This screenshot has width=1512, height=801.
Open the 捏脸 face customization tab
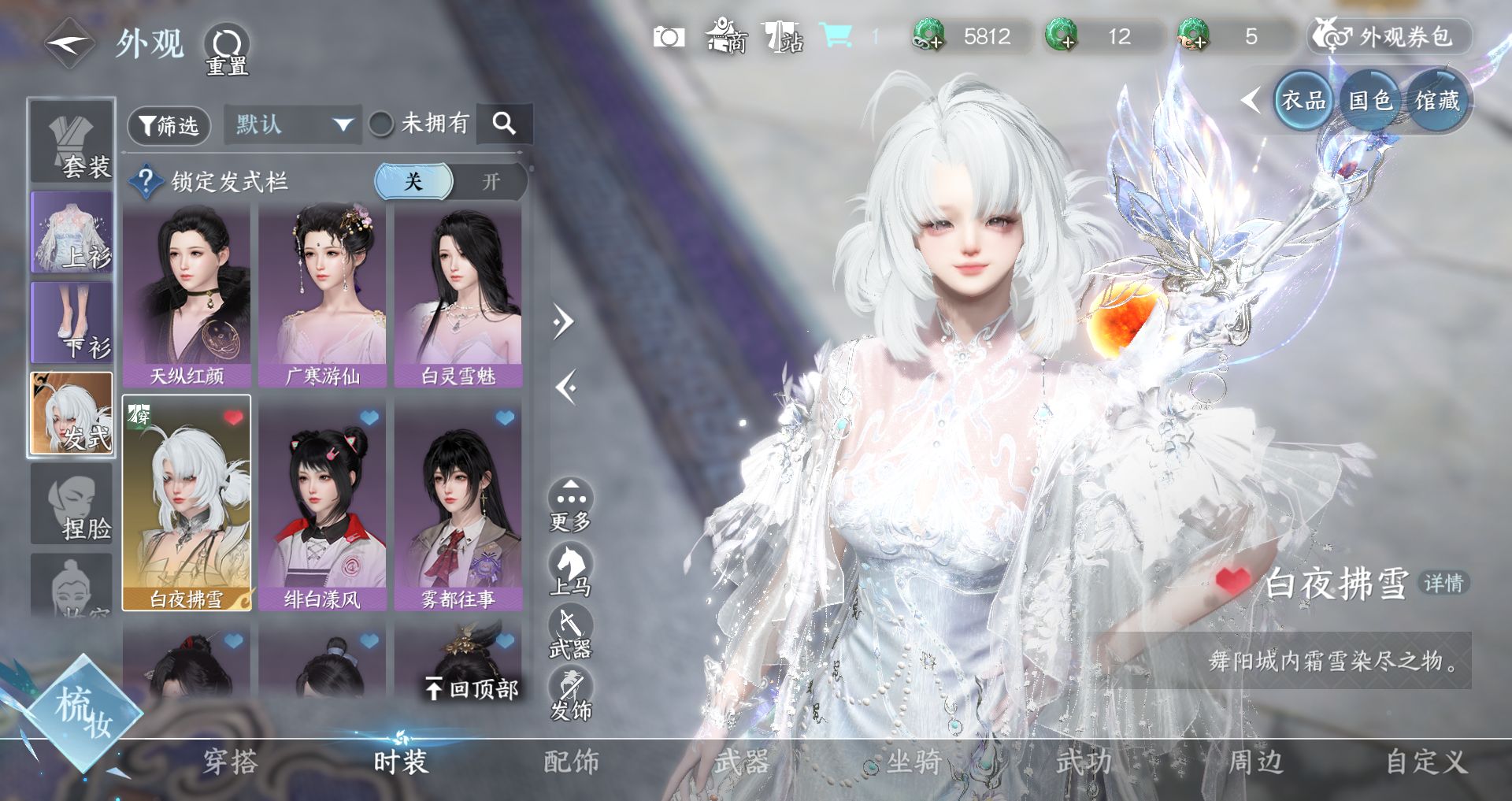point(72,504)
